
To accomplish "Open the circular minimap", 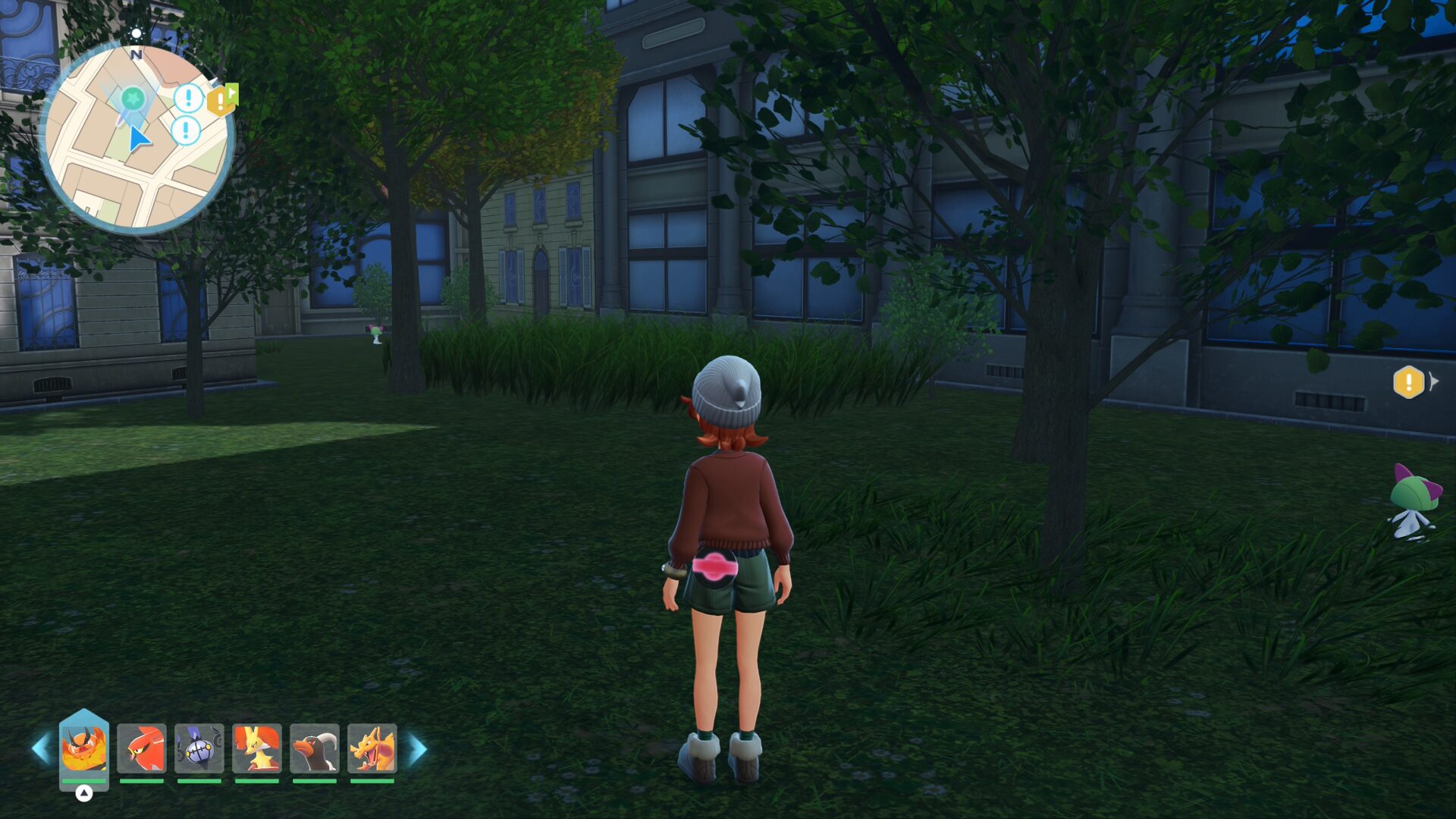I will pyautogui.click(x=136, y=139).
